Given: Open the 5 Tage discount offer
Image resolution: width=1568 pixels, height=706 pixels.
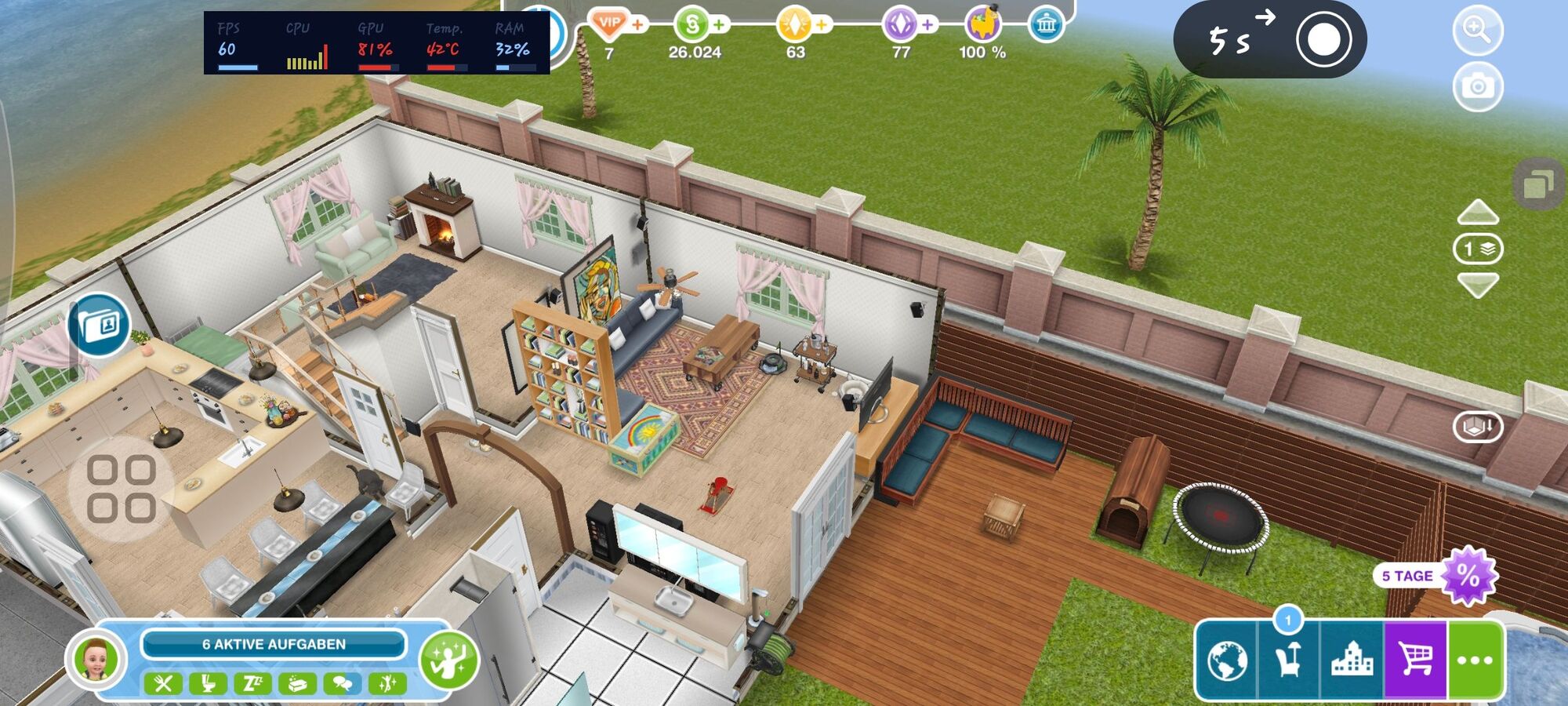Looking at the screenshot, I should [x=1466, y=577].
